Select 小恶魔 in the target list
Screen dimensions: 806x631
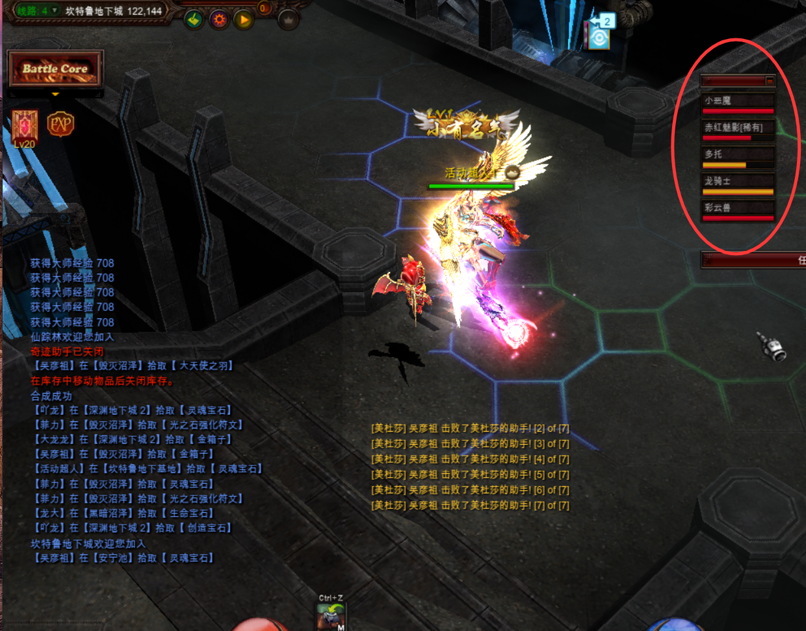[738, 103]
